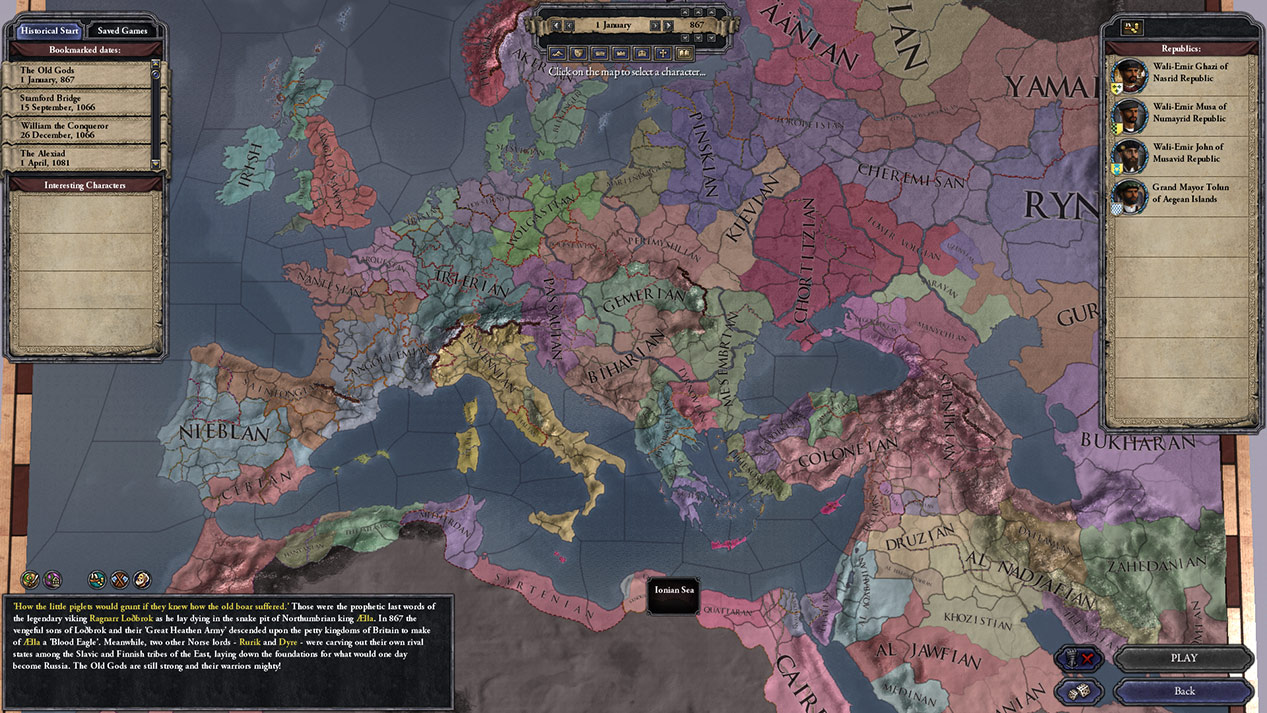This screenshot has height=713, width=1267.
Task: Choose Grand Mayor Tolun of Aegean Islands
Action: pos(1182,193)
